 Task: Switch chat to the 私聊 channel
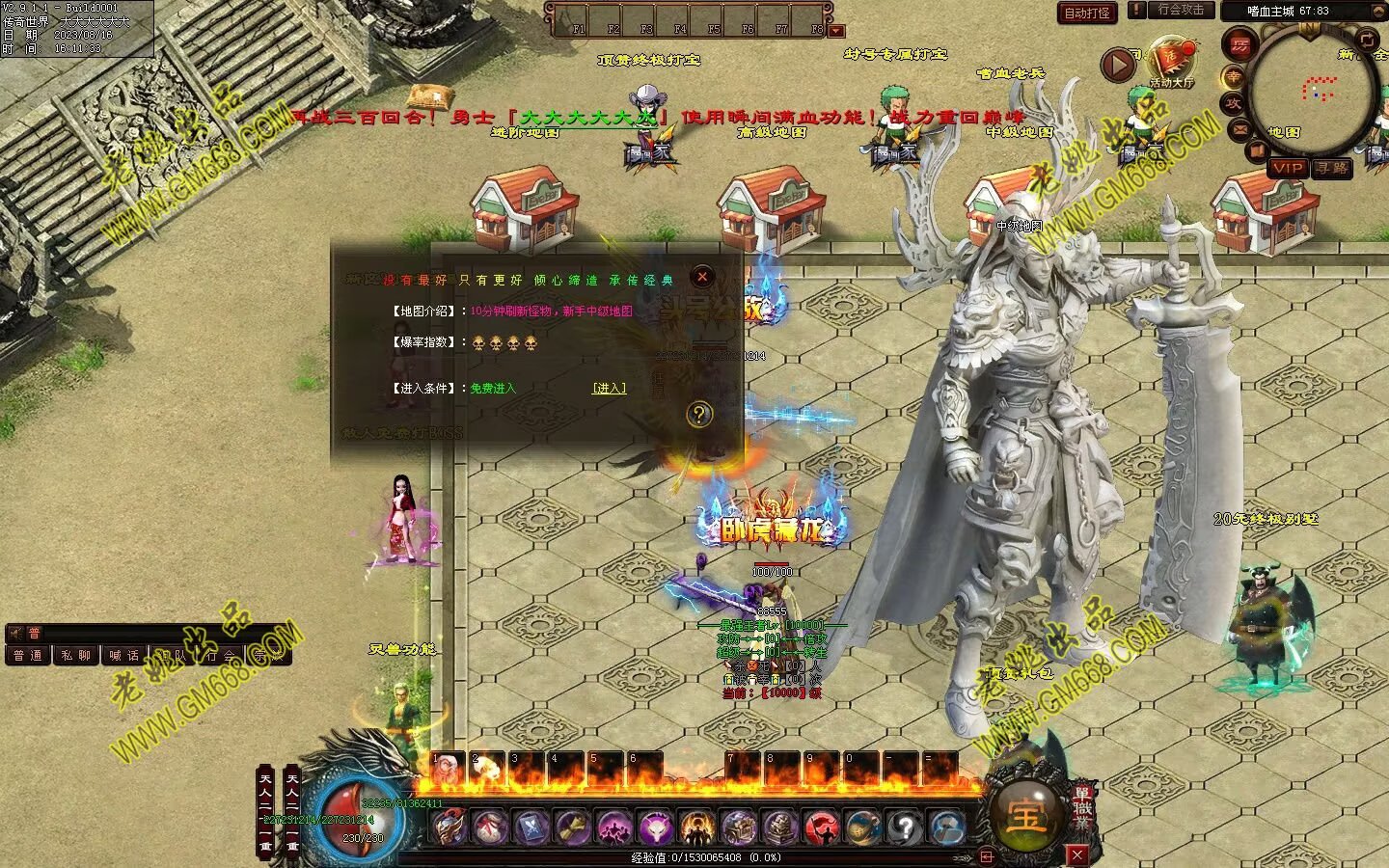tap(76, 655)
